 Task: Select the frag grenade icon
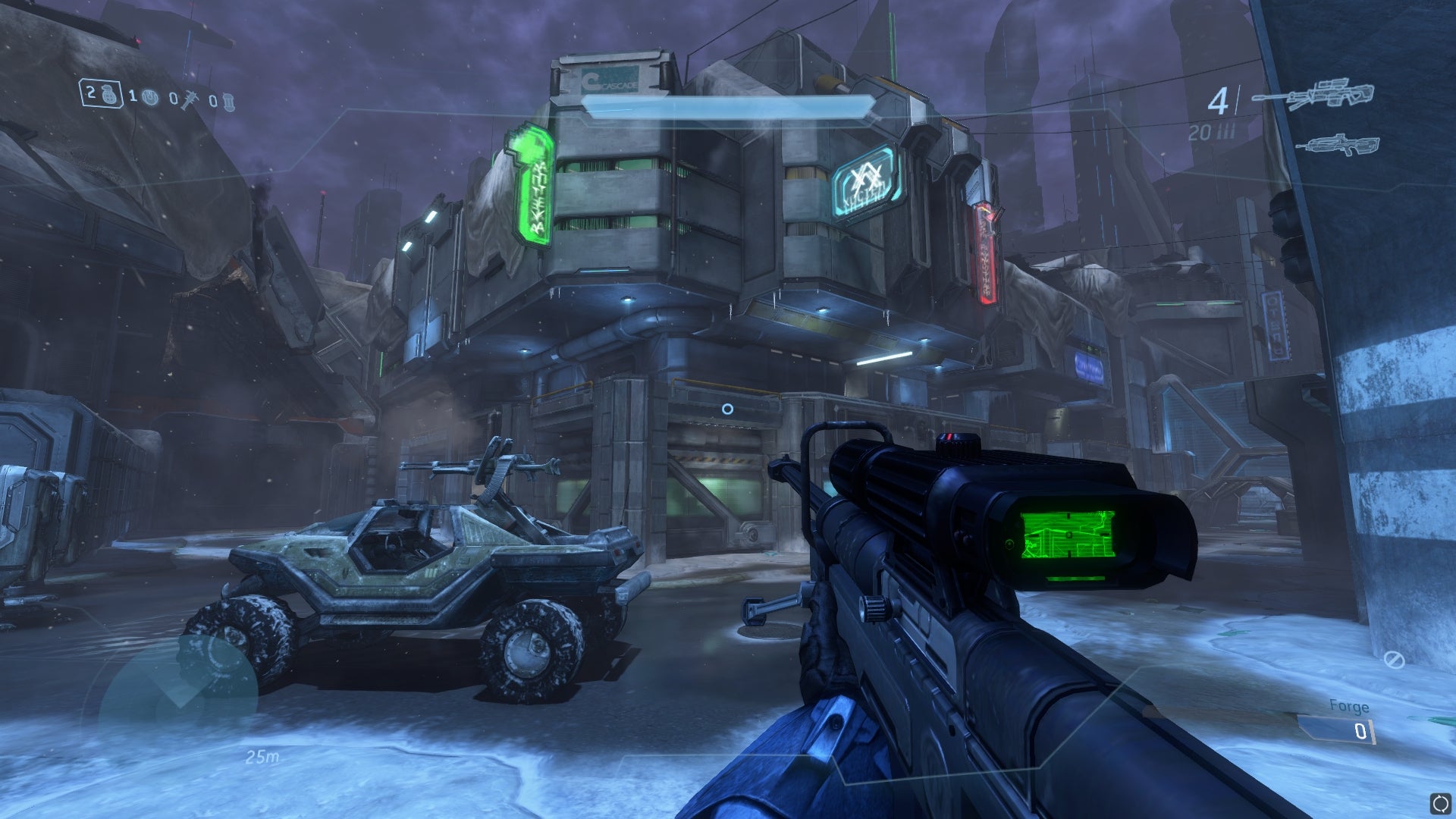tap(111, 95)
